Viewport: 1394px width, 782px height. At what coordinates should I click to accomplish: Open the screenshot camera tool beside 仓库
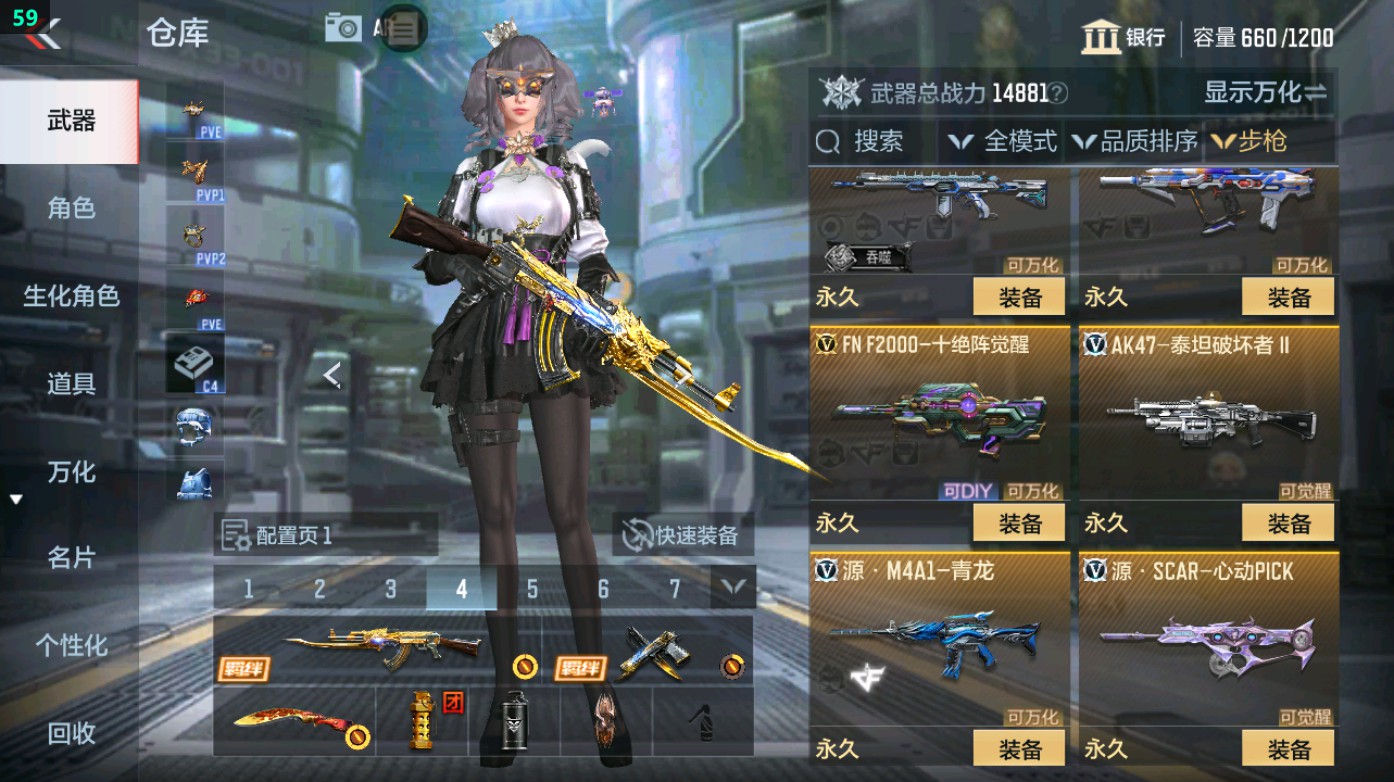[x=342, y=27]
